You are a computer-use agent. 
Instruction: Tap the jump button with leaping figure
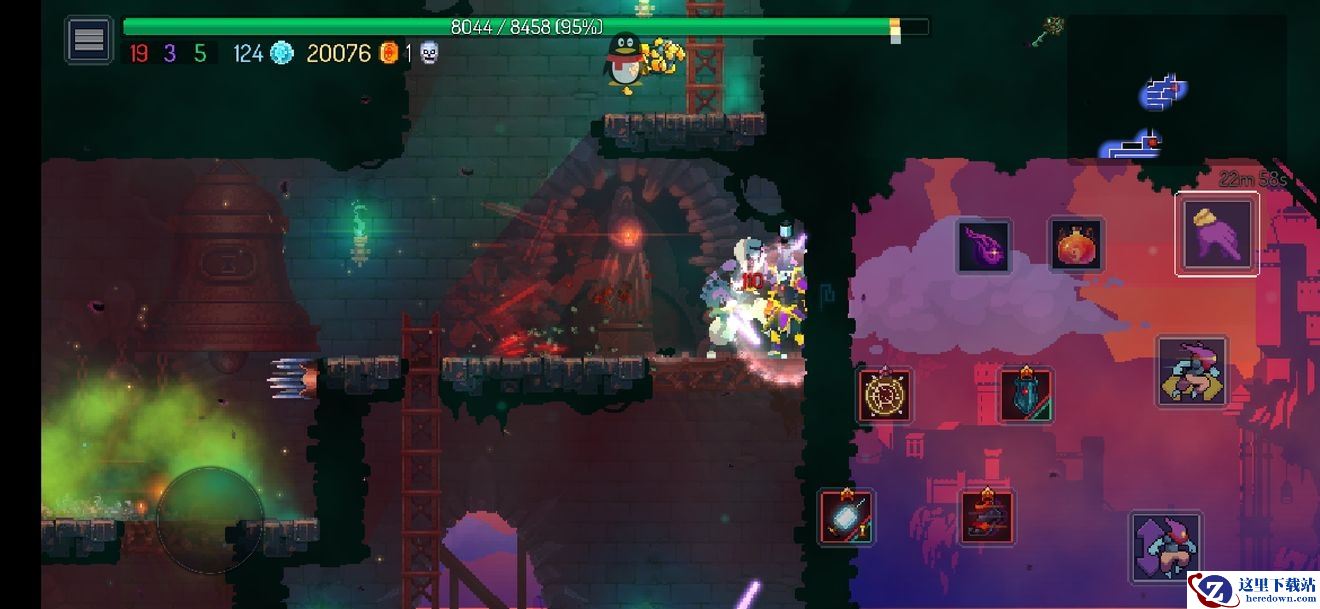pyautogui.click(x=1192, y=371)
